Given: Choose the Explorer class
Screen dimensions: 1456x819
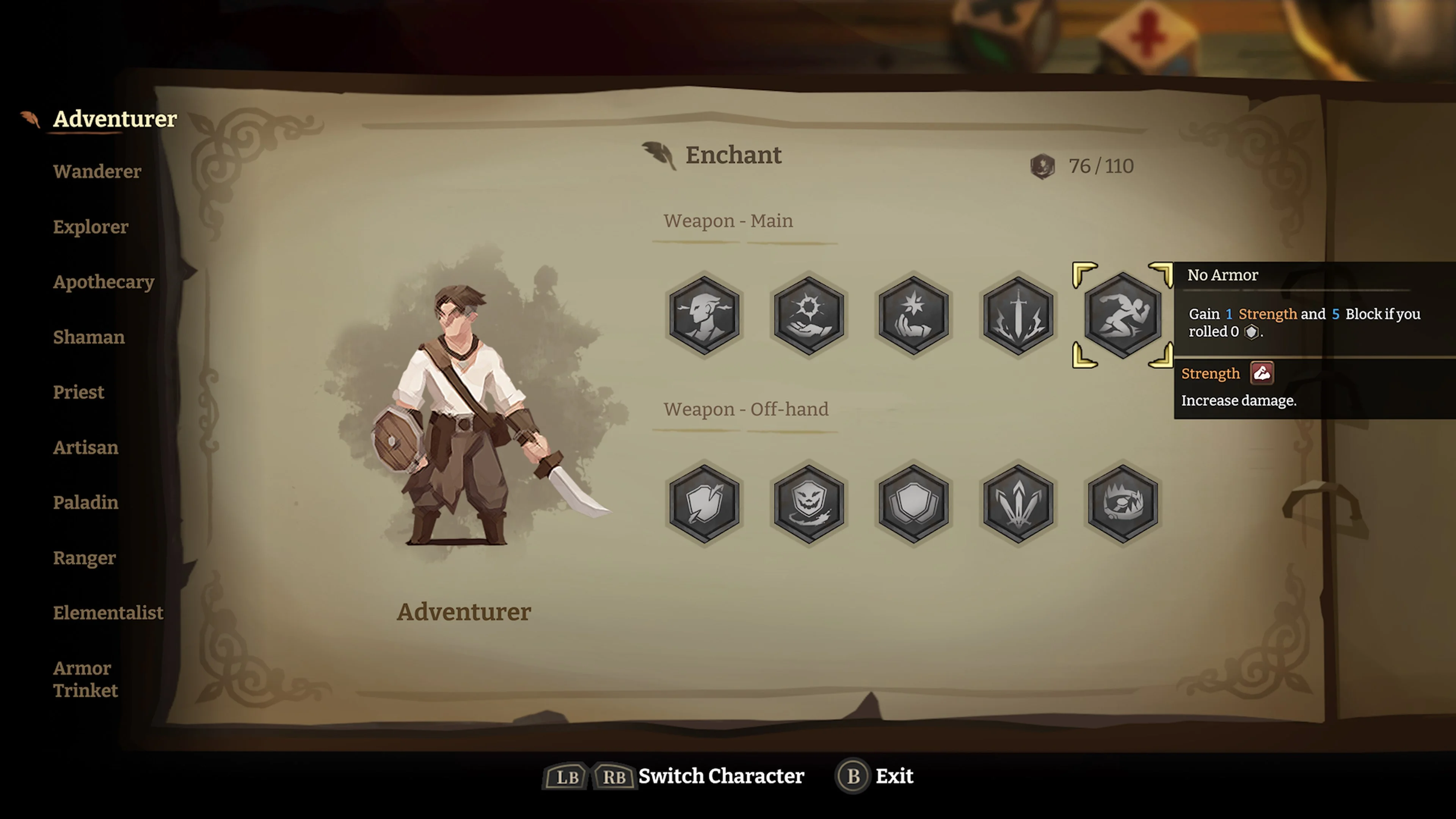Looking at the screenshot, I should pos(91,227).
